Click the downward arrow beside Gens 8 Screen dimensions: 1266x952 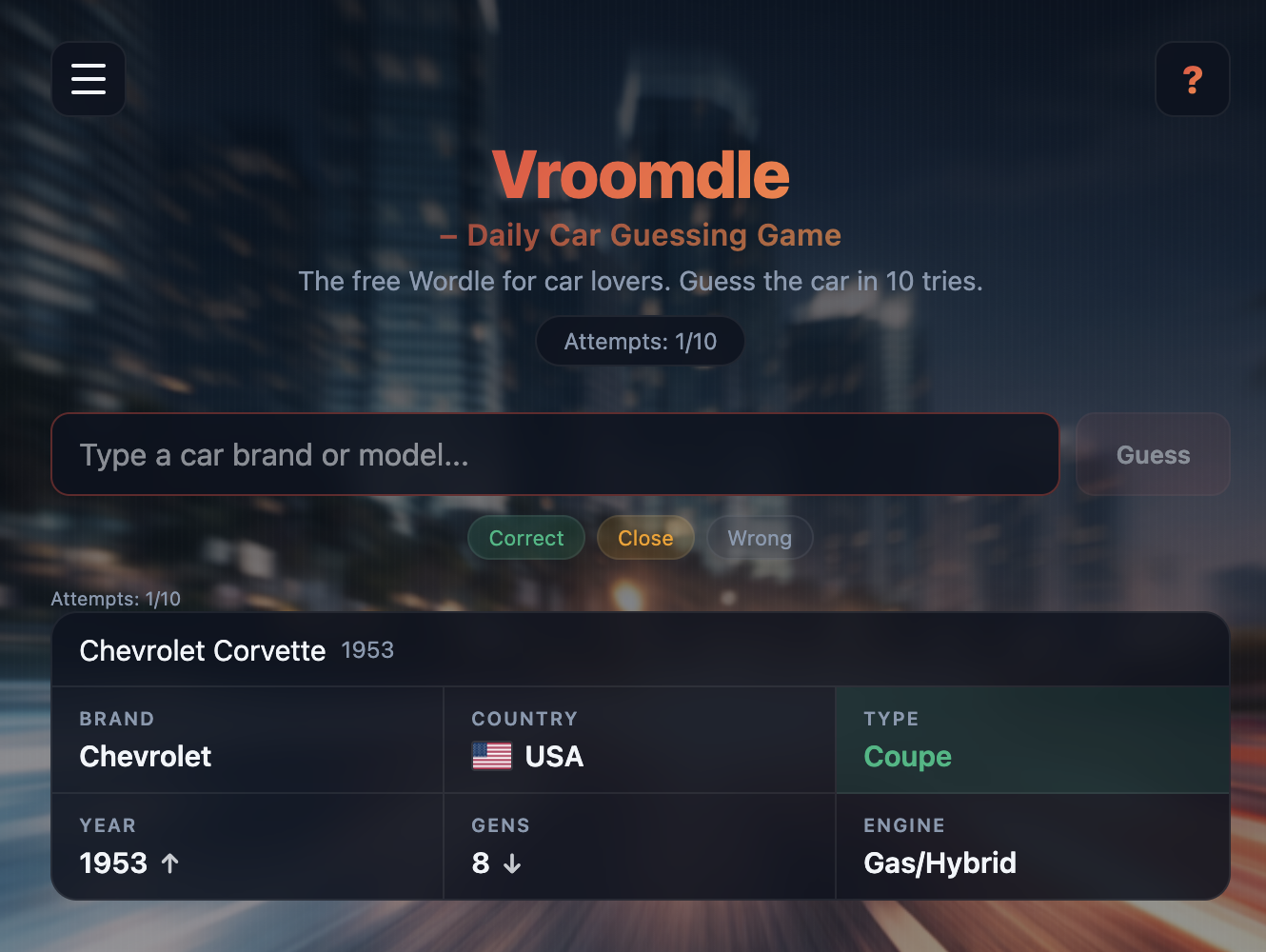(x=513, y=865)
